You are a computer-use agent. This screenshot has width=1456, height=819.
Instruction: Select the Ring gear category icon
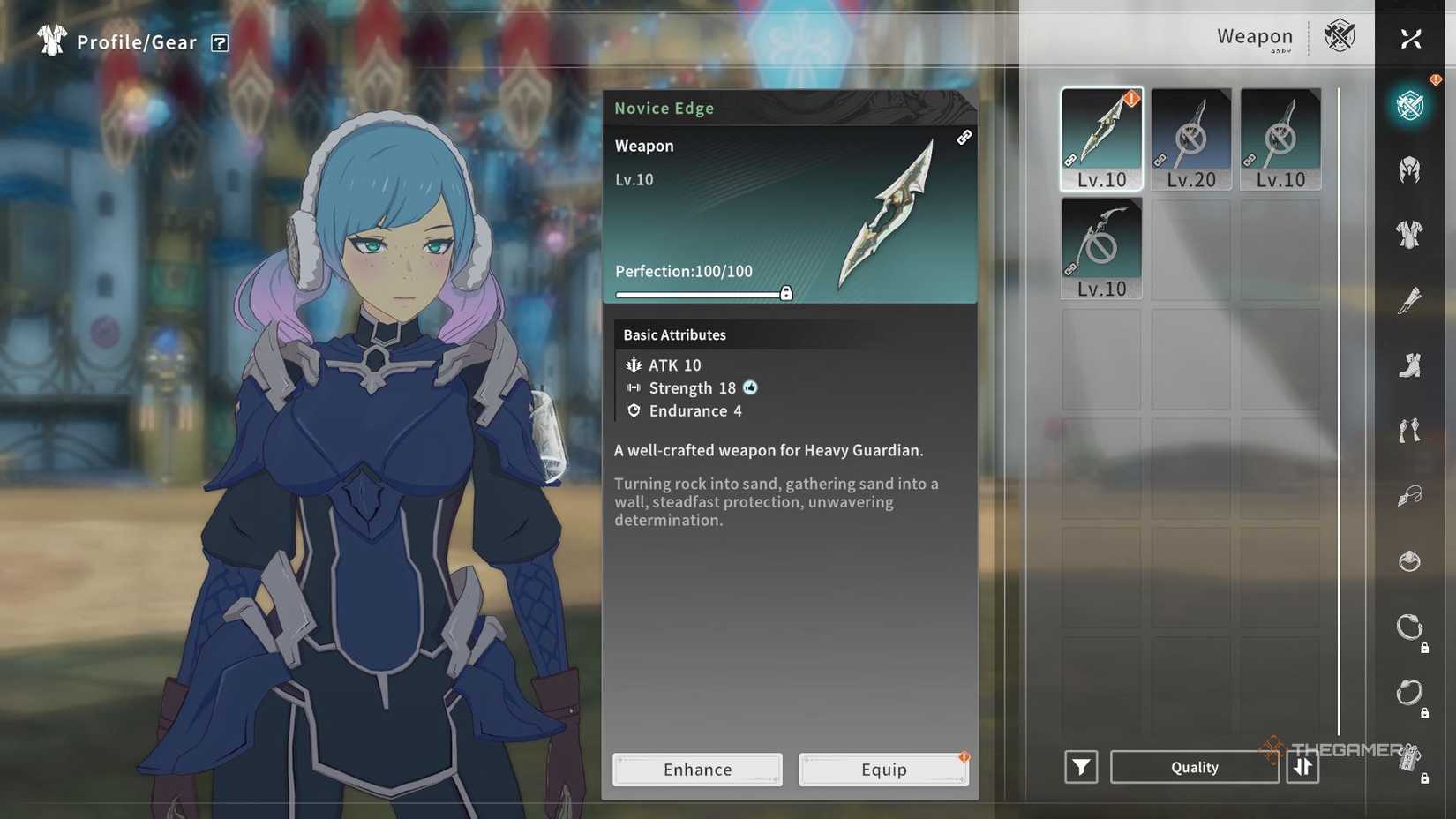pos(1412,560)
